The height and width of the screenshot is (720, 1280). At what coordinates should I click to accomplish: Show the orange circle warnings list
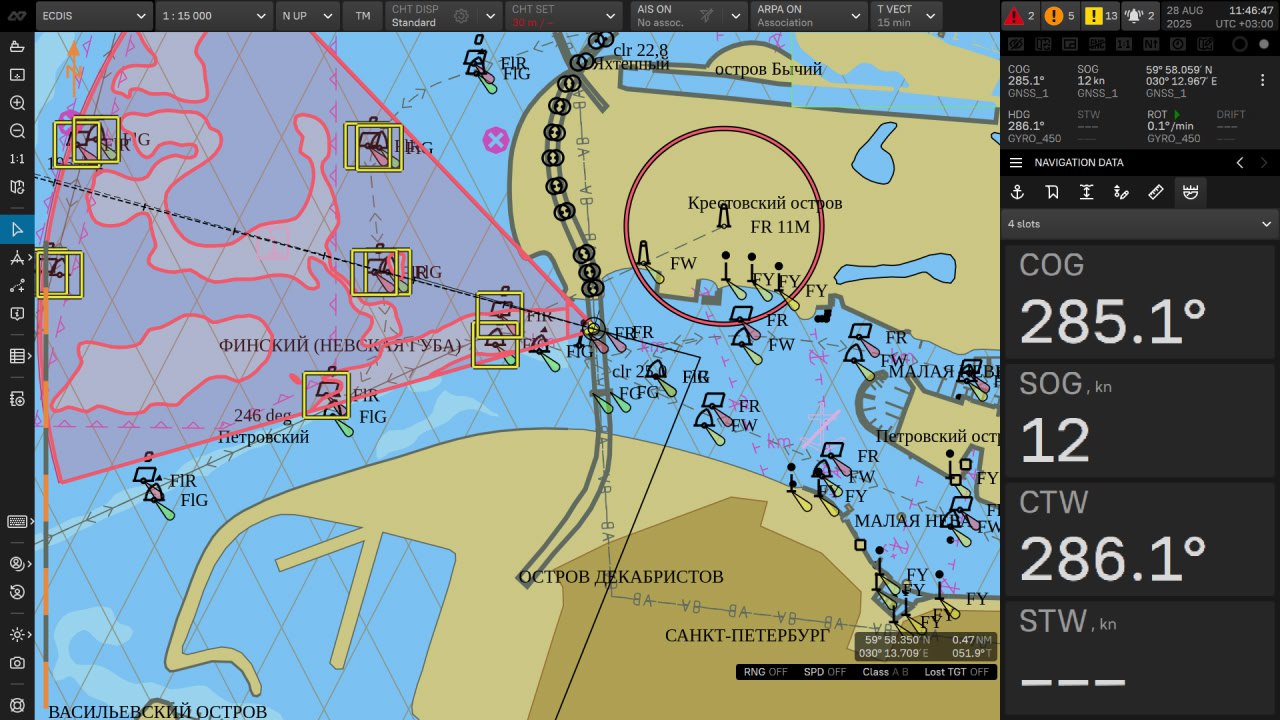coord(1059,16)
